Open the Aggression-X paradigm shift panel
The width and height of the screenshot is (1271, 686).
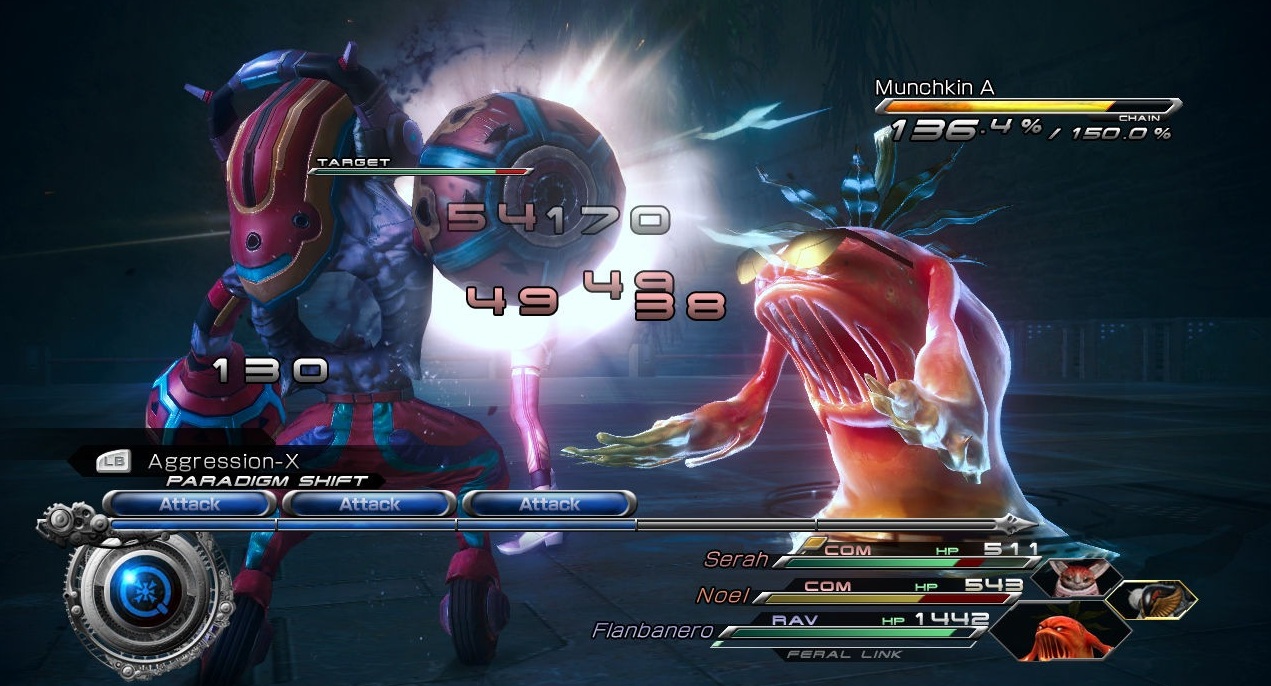click(222, 462)
